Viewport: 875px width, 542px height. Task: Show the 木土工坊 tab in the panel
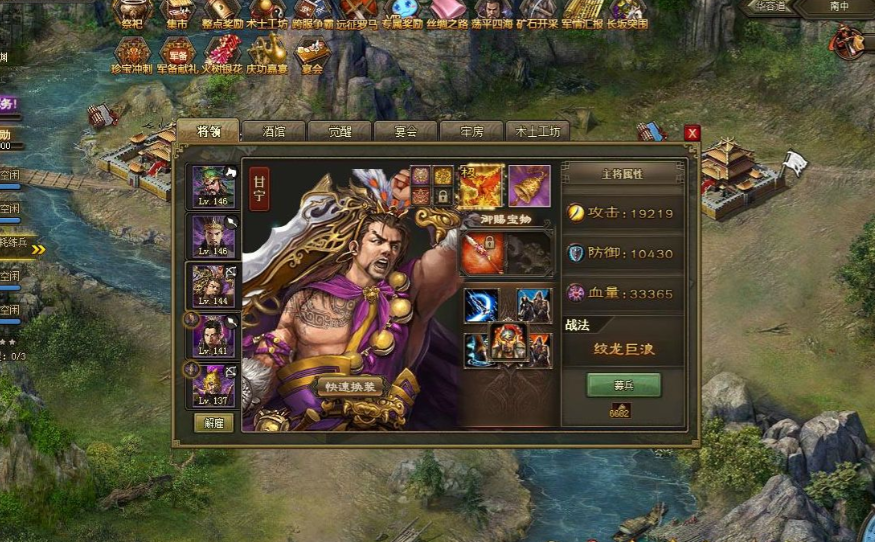click(x=538, y=131)
